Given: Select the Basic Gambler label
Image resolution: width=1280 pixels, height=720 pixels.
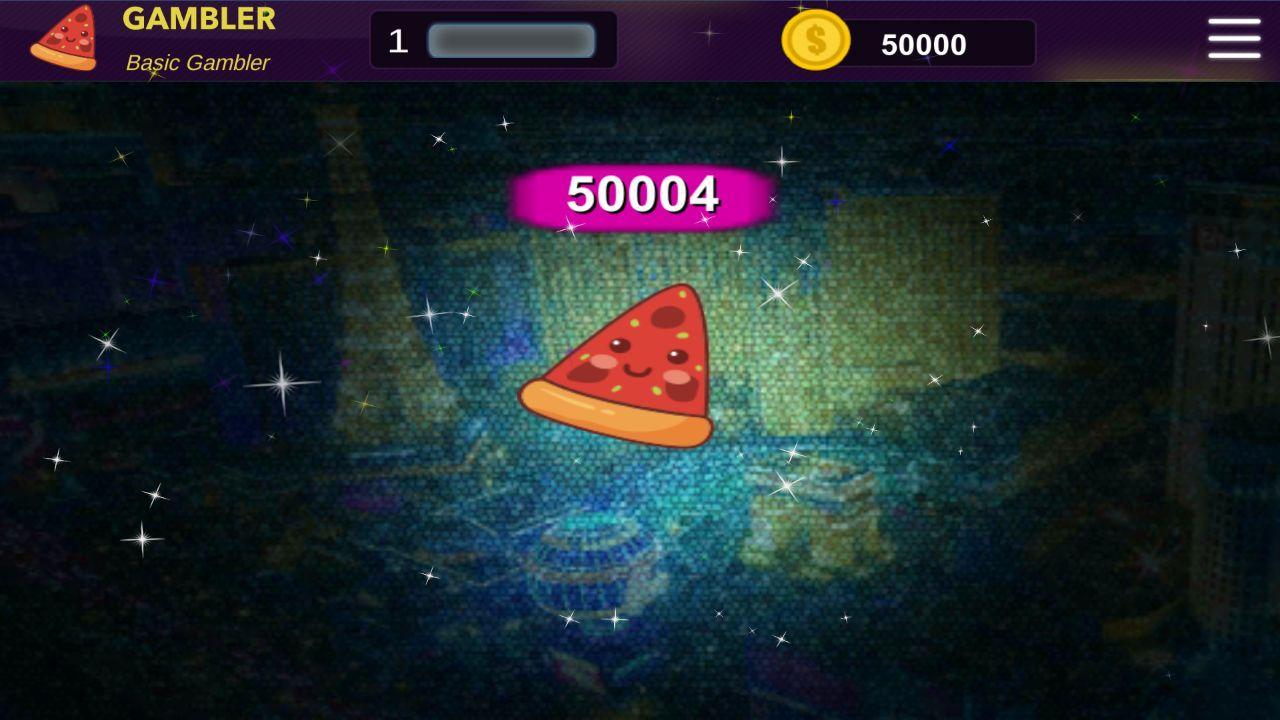Looking at the screenshot, I should coord(196,62).
